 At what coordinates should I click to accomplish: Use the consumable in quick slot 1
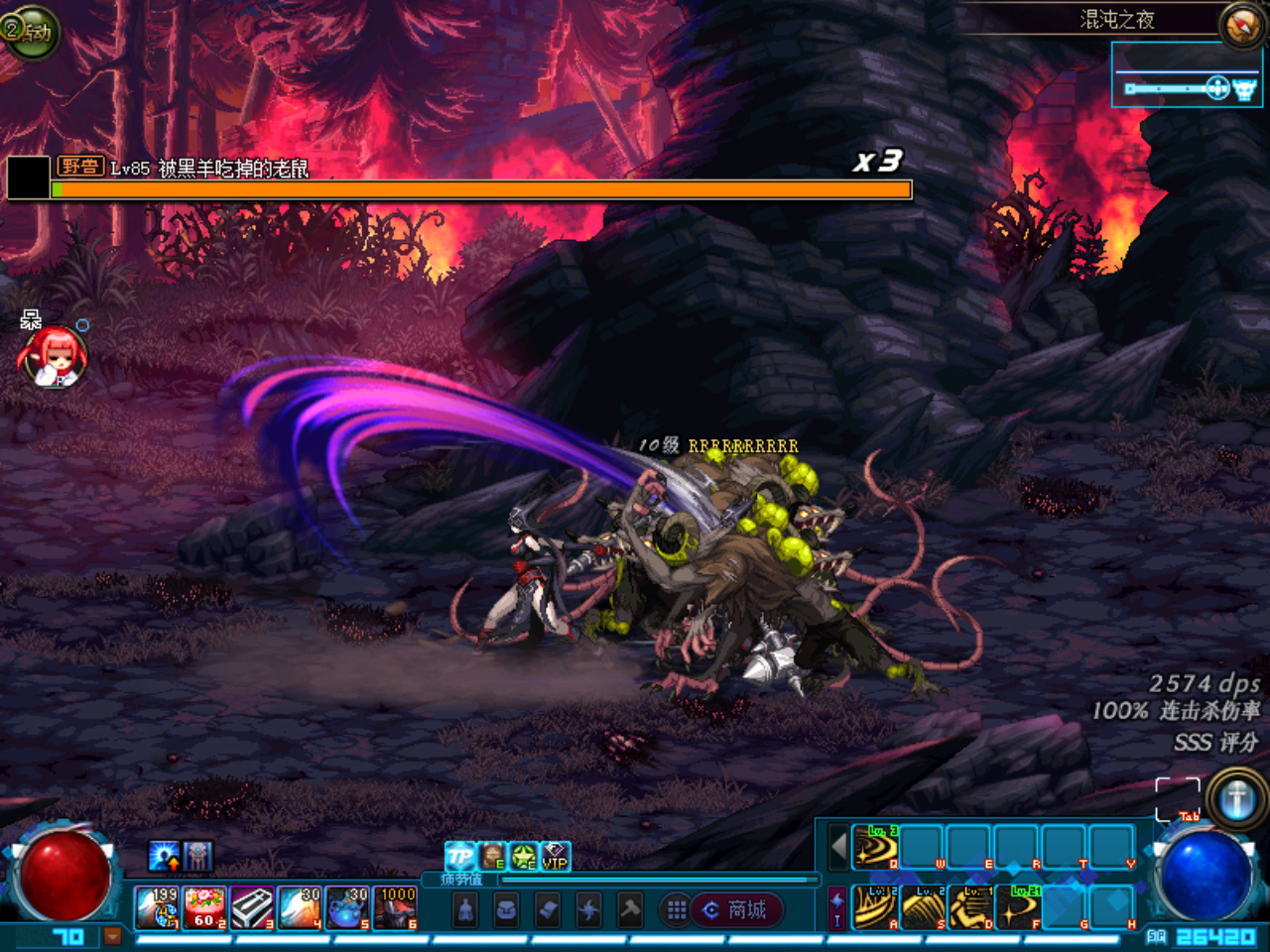tap(157, 907)
